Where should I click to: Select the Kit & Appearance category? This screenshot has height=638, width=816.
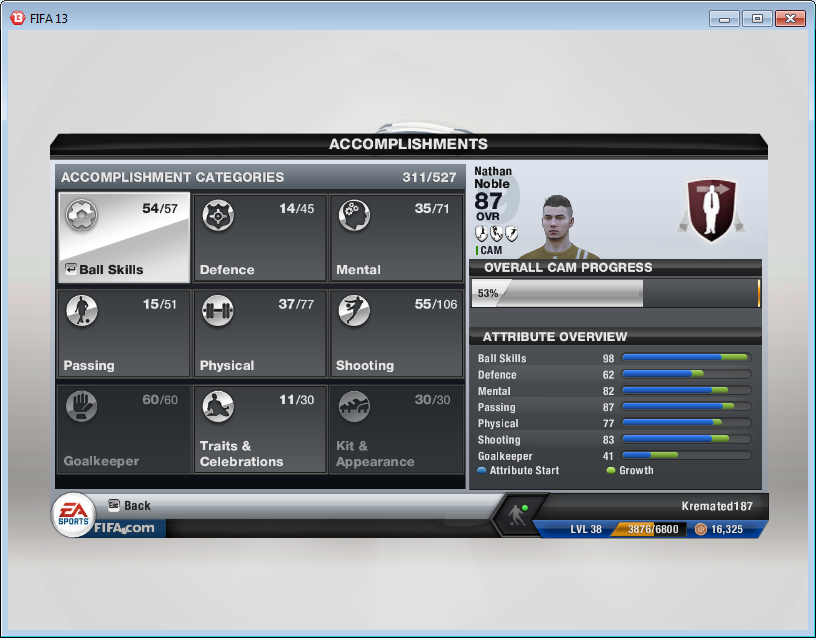point(396,430)
